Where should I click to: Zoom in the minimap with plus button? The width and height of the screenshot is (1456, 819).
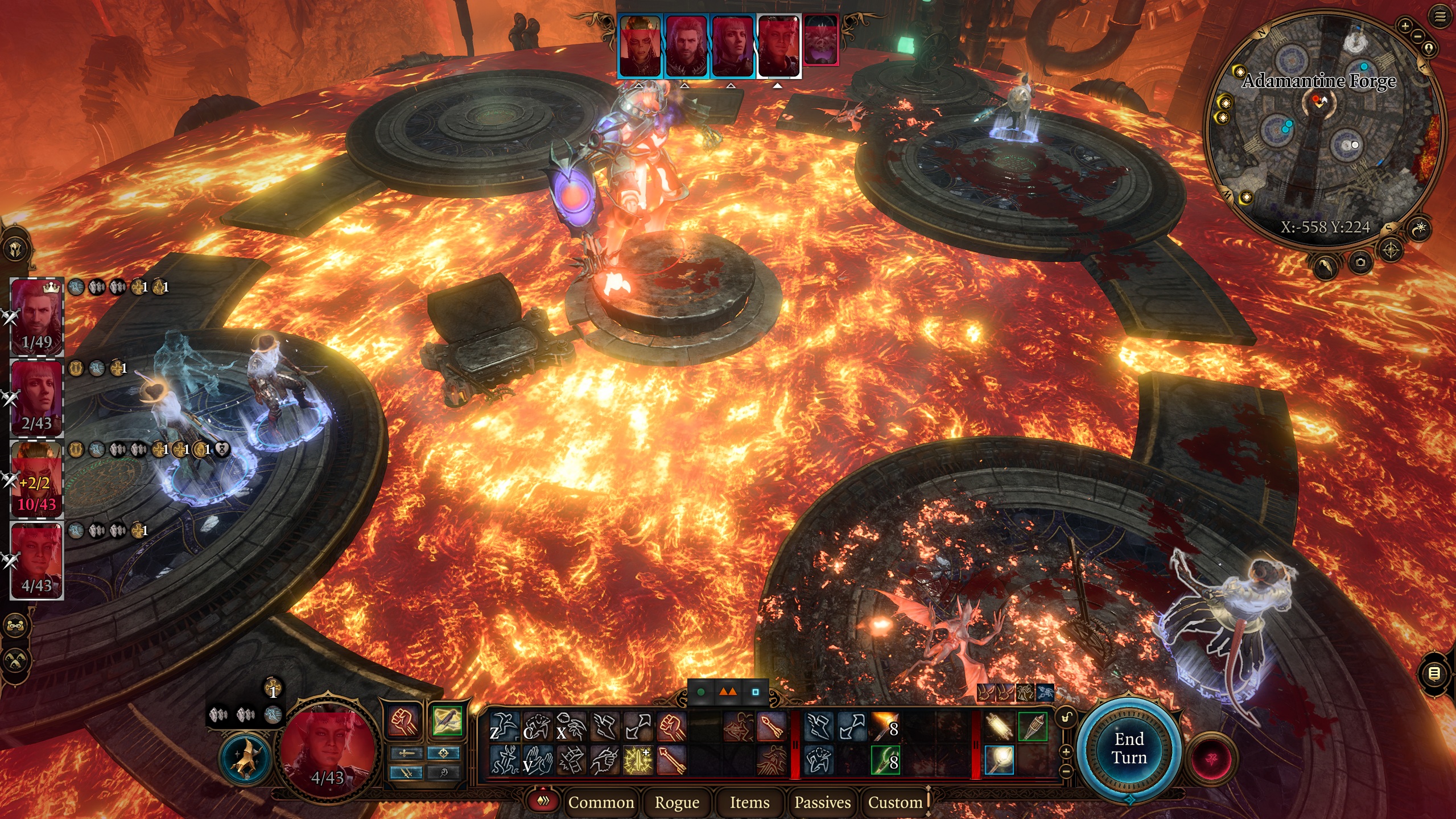pos(1405,26)
